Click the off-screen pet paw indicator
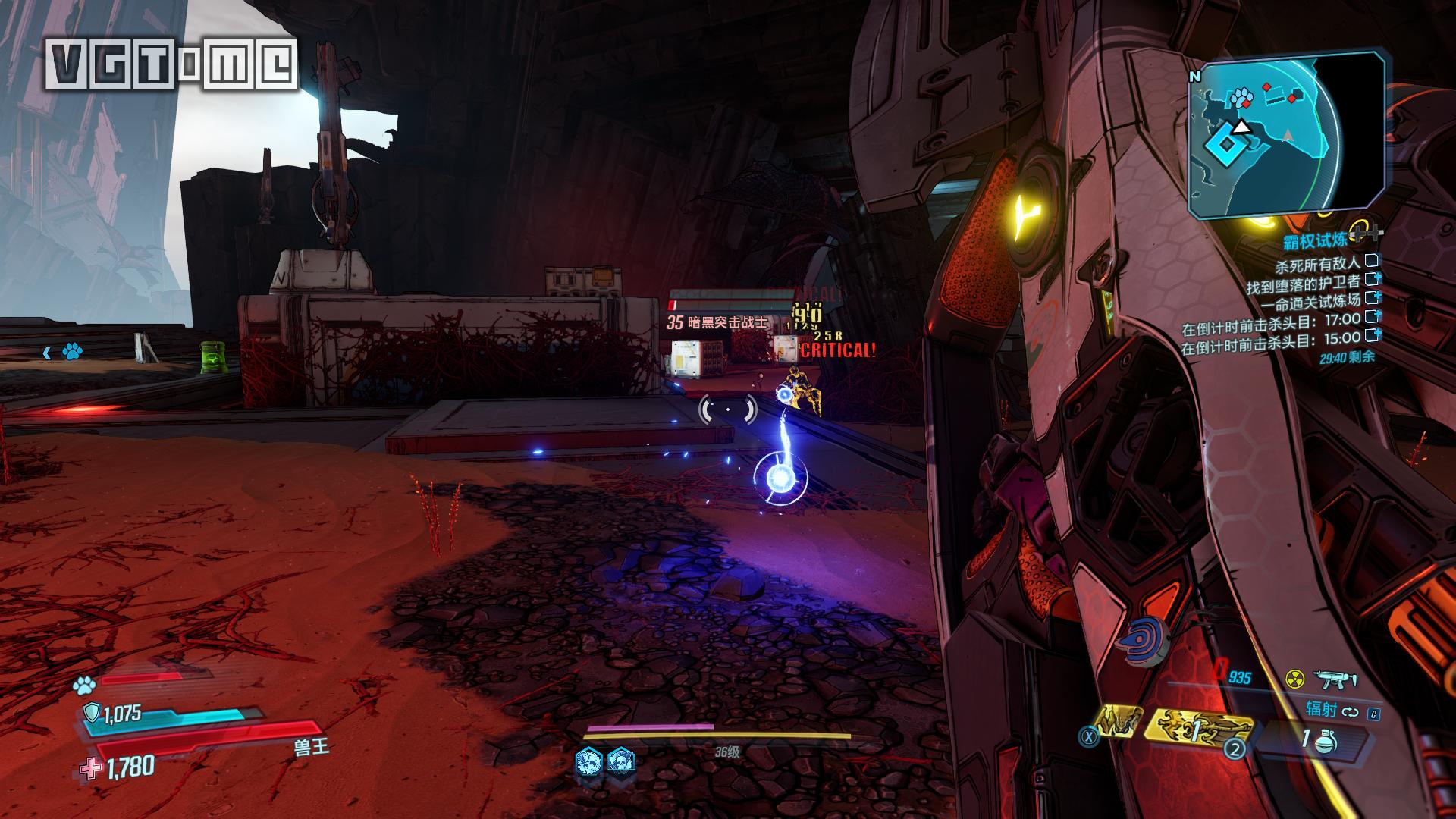Viewport: 1456px width, 819px height. click(x=72, y=351)
